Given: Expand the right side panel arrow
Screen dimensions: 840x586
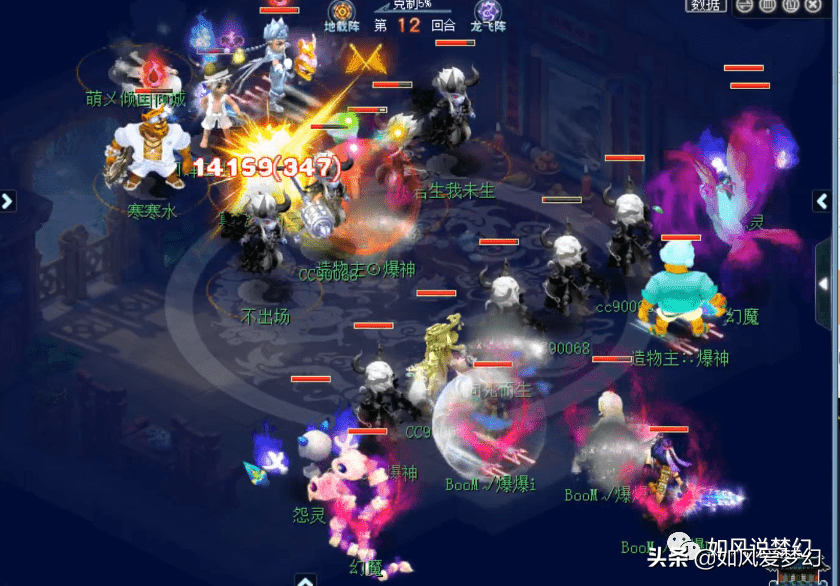Looking at the screenshot, I should click(x=822, y=201).
